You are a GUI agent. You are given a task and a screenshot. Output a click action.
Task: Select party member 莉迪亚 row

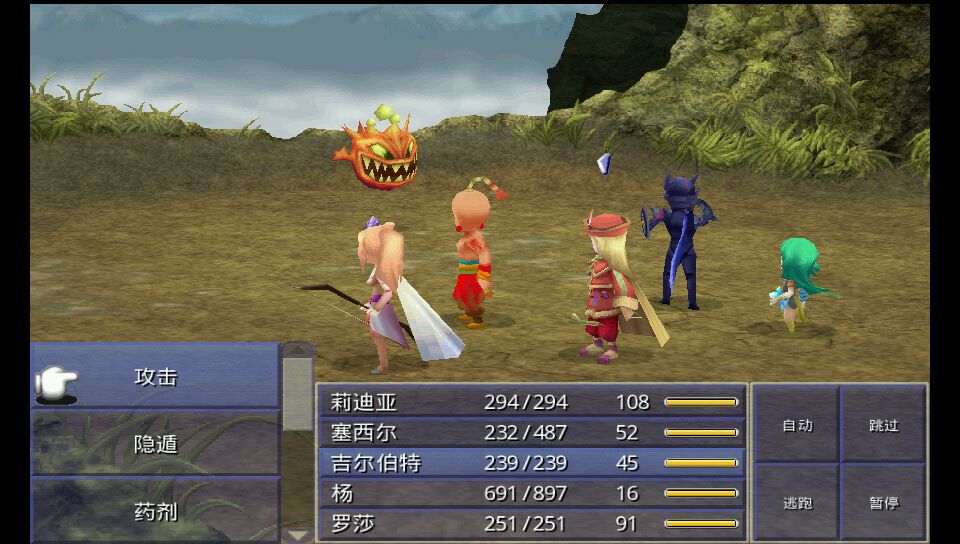(532, 402)
